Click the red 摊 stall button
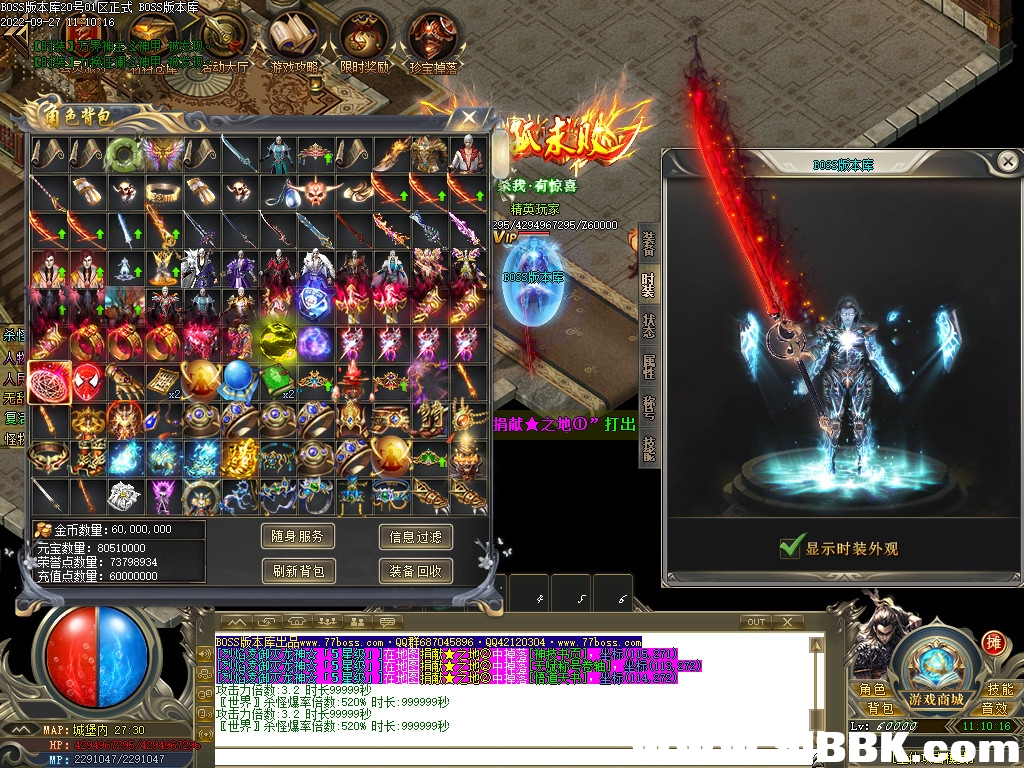 (993, 642)
